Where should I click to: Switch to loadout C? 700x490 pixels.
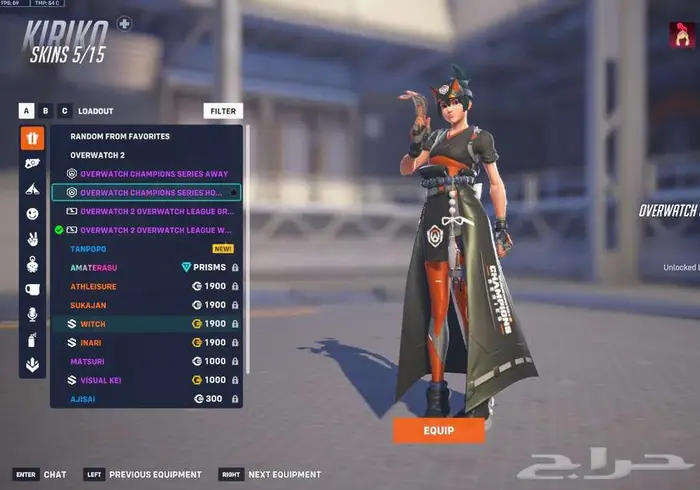[x=65, y=111]
